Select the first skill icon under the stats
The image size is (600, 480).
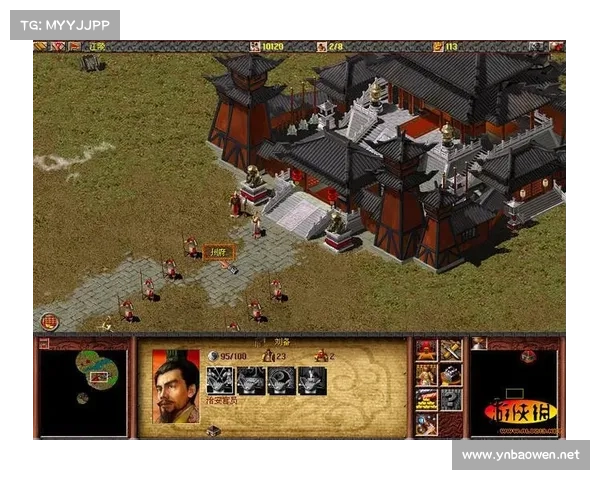tap(220, 380)
